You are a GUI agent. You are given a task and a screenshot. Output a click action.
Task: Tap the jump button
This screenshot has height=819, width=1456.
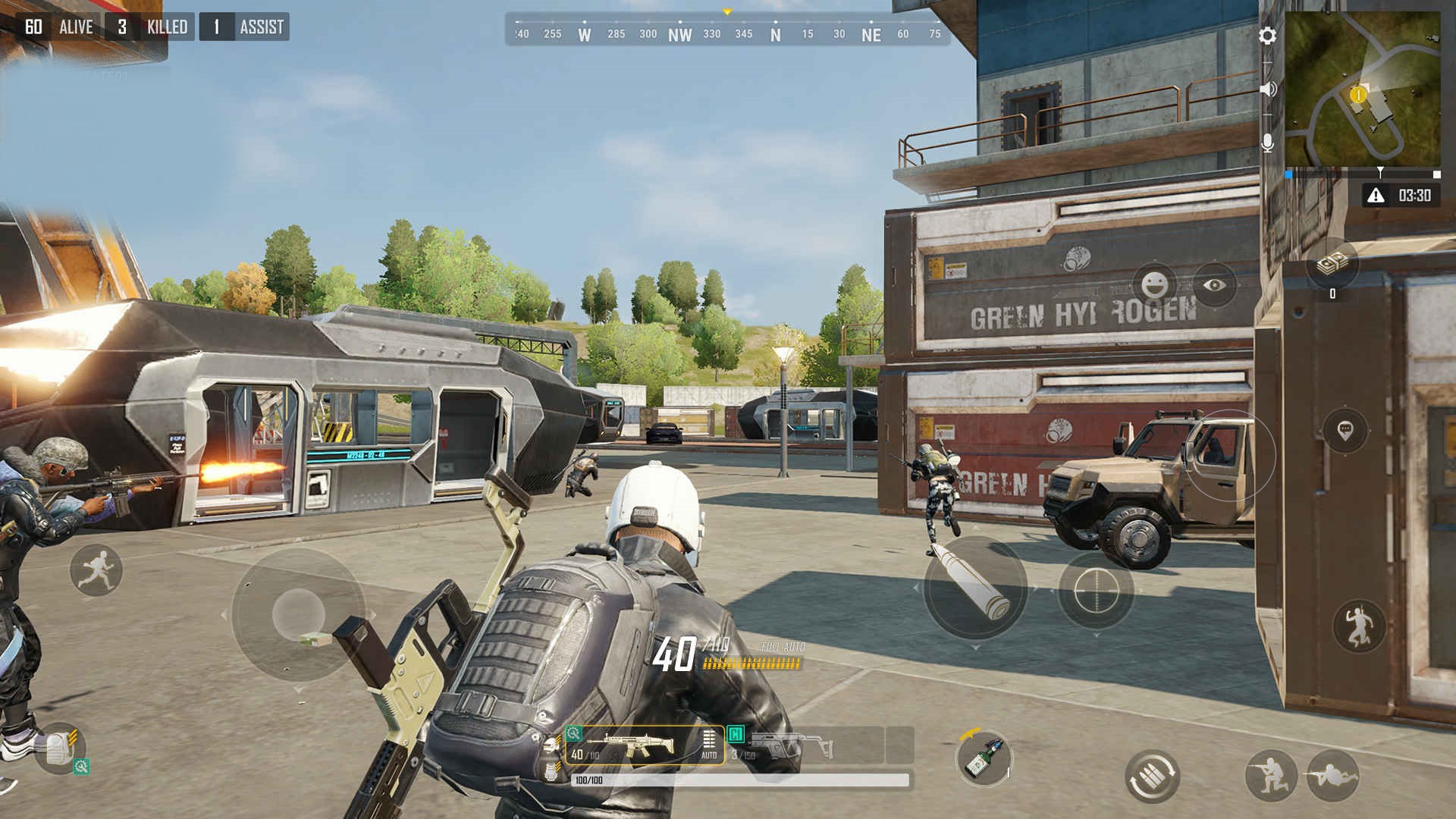(1358, 626)
